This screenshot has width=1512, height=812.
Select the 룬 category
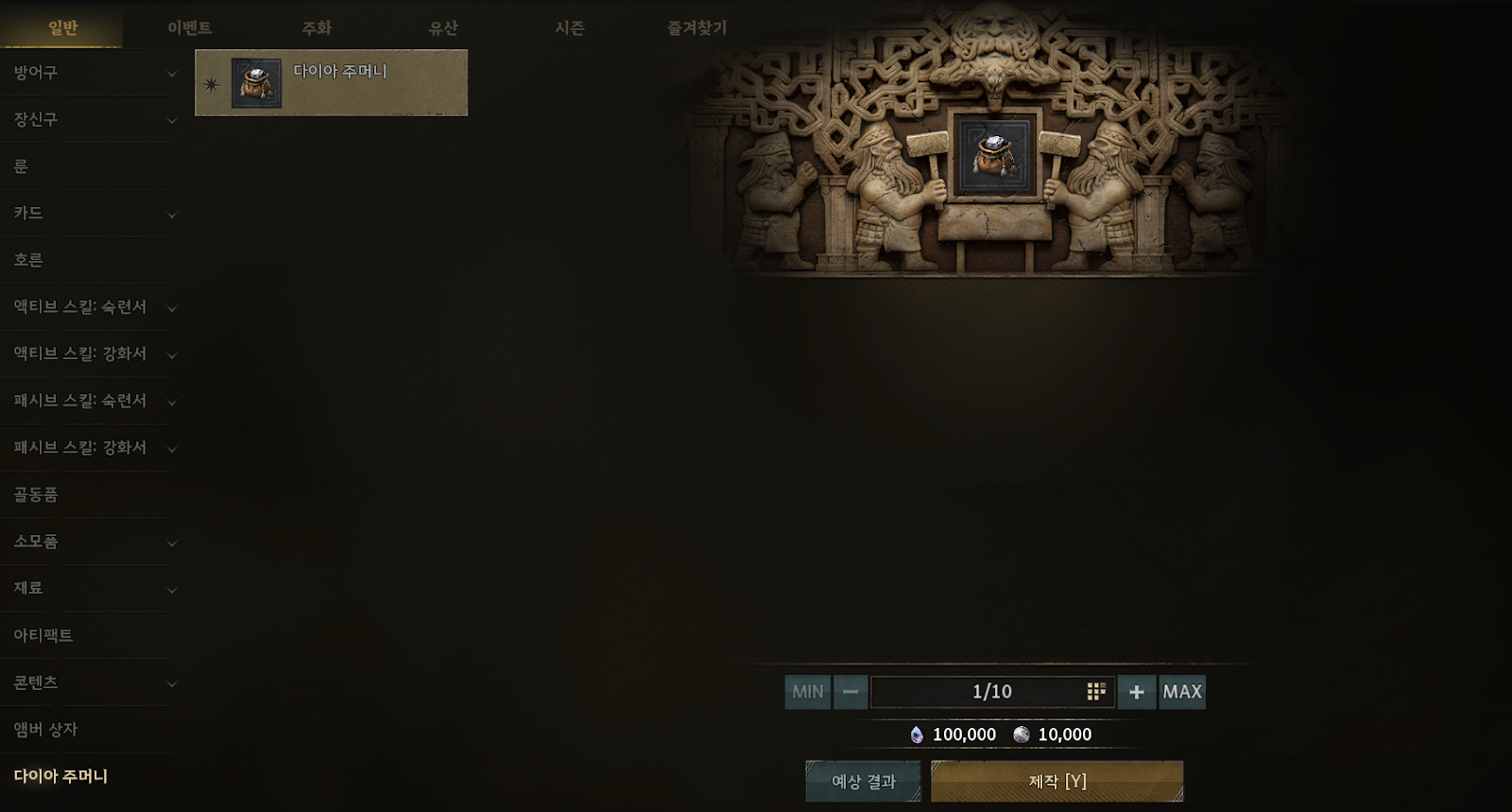90,166
